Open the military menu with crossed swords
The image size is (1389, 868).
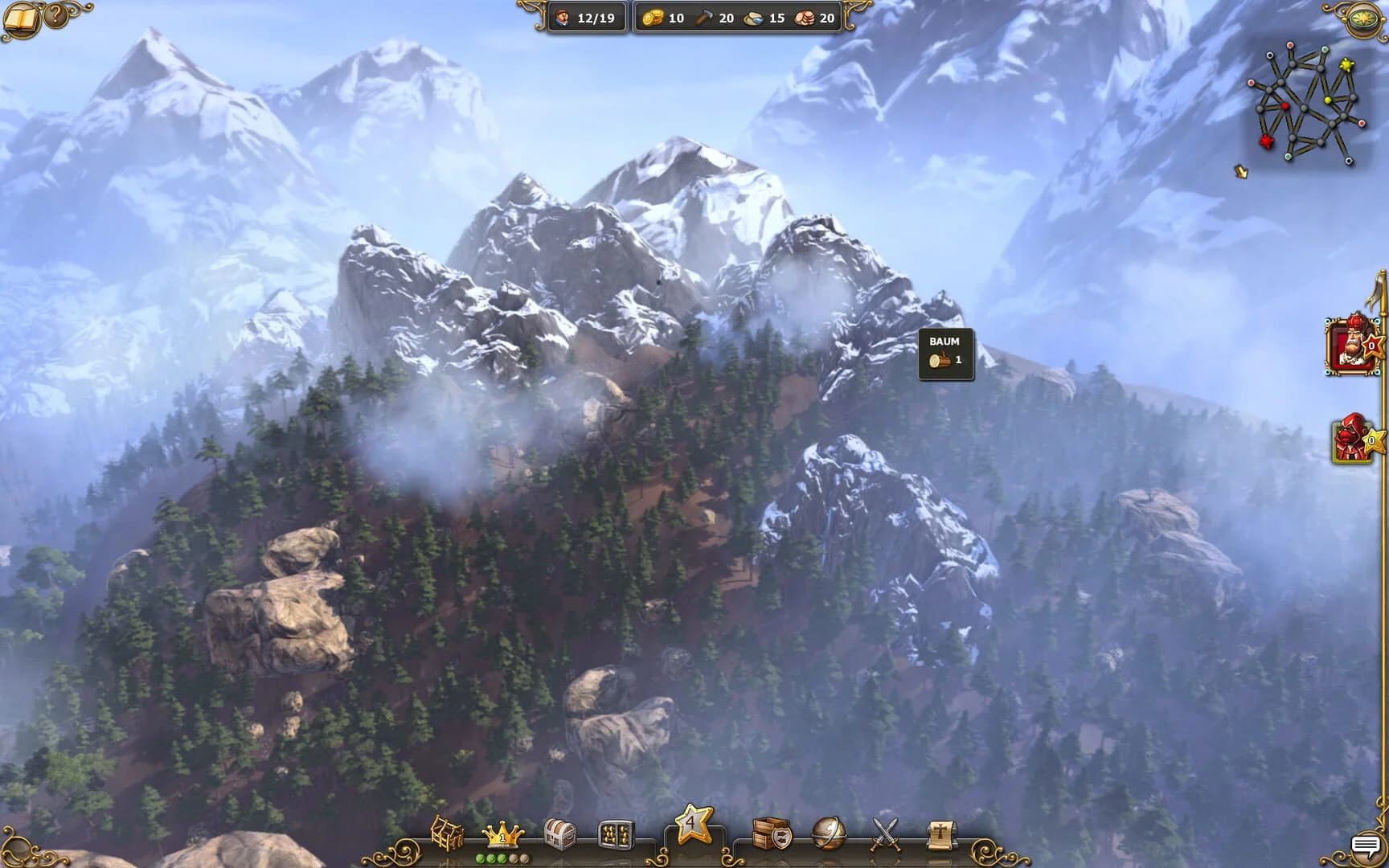[x=884, y=833]
